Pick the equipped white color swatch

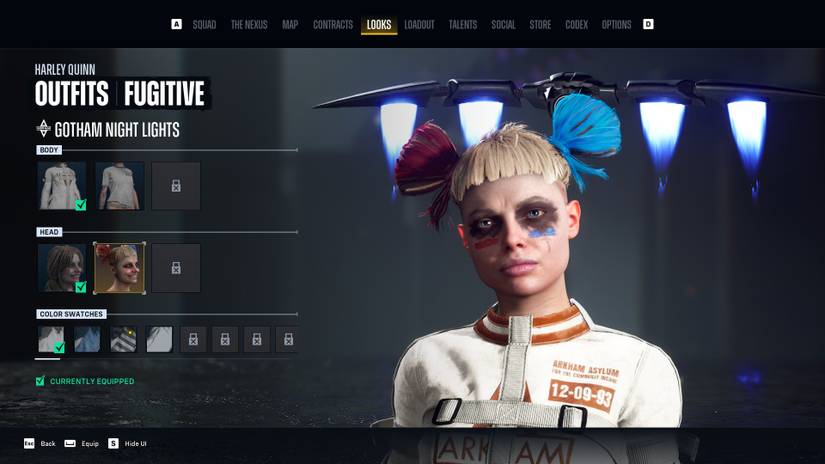point(51,340)
